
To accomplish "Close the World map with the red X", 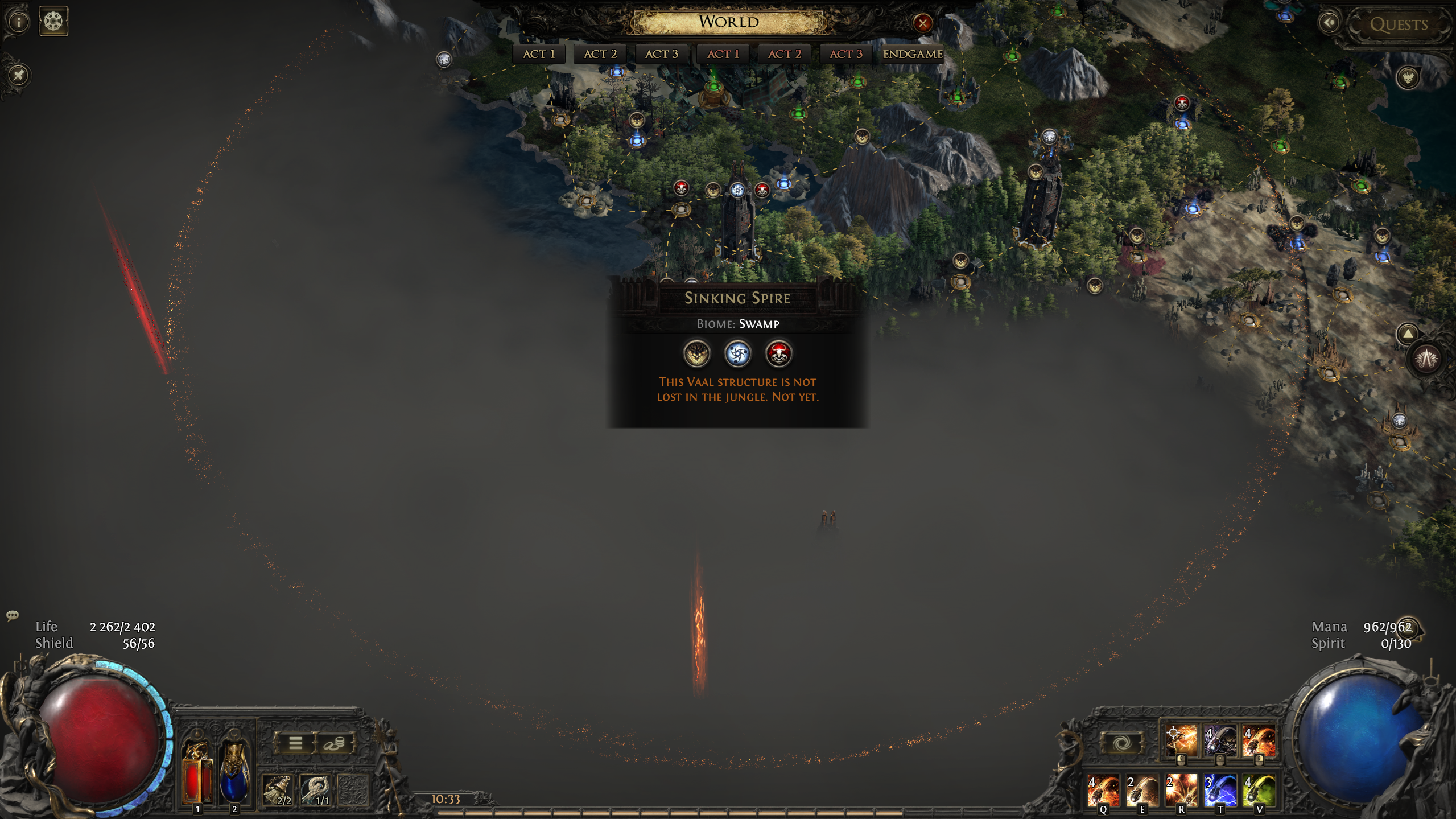I will (x=923, y=23).
